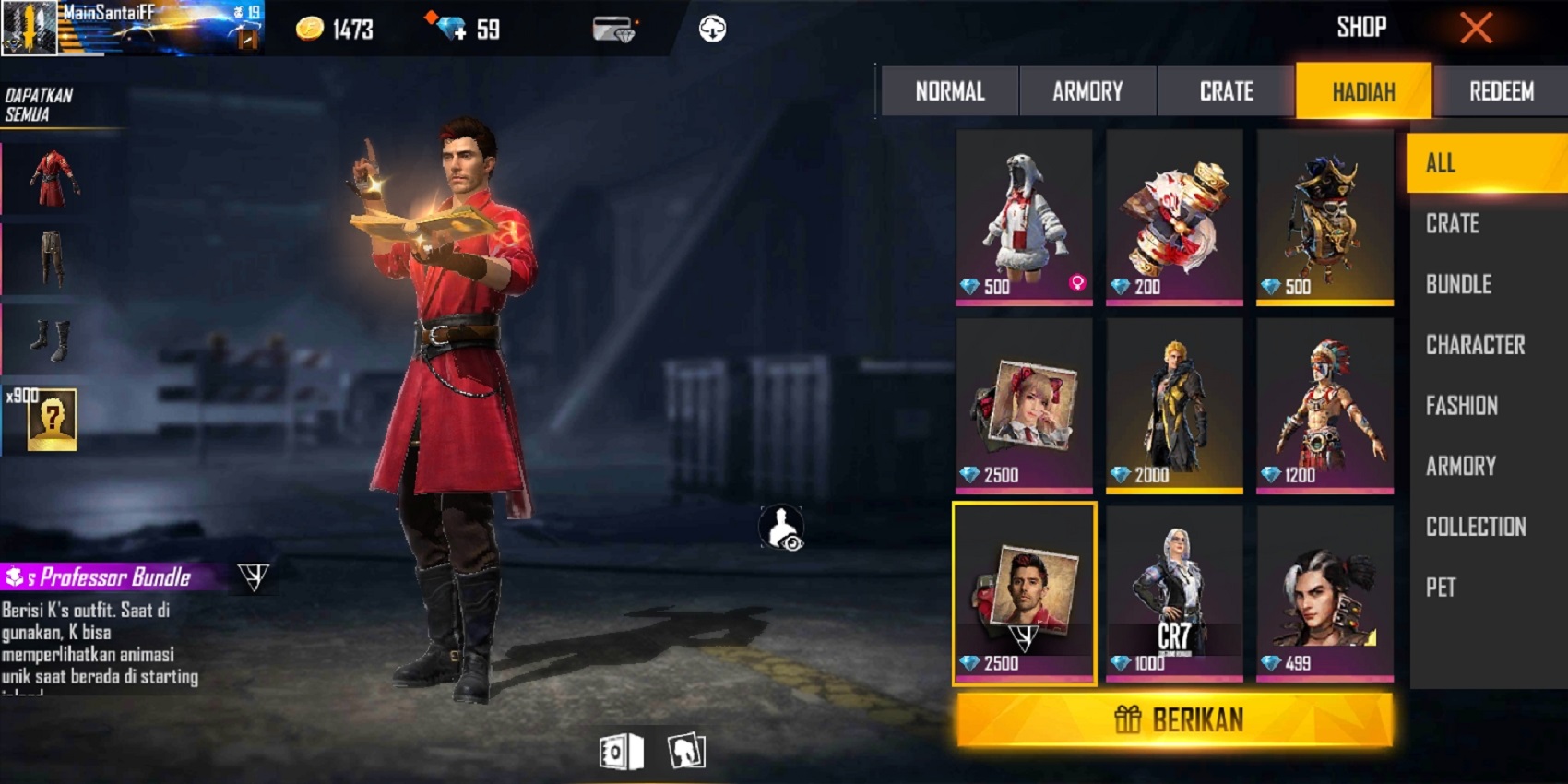The height and width of the screenshot is (784, 1568).
Task: Open the CRATE category in right sidebar
Action: pyautogui.click(x=1453, y=224)
